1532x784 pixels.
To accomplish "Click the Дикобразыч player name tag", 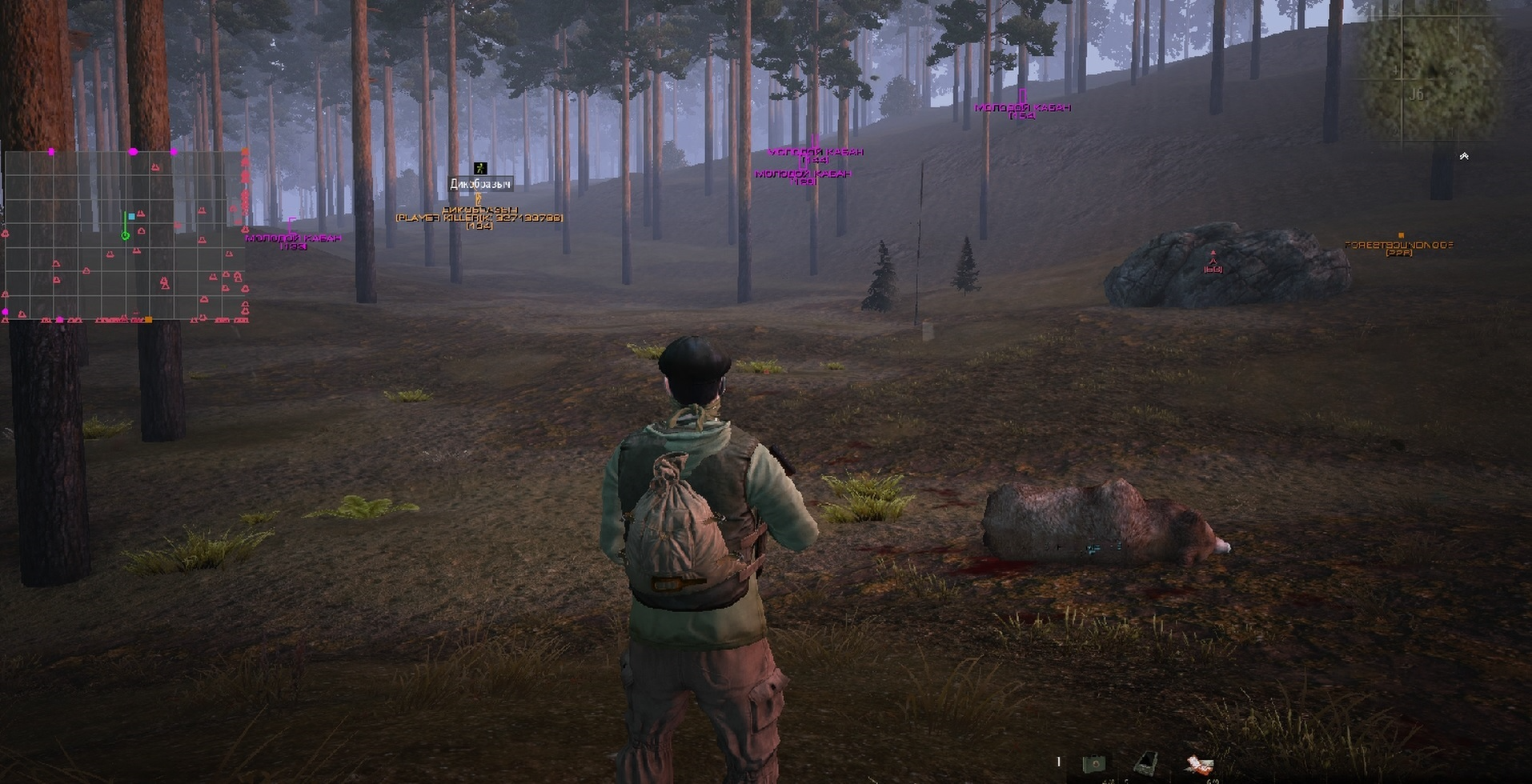I will click(480, 185).
